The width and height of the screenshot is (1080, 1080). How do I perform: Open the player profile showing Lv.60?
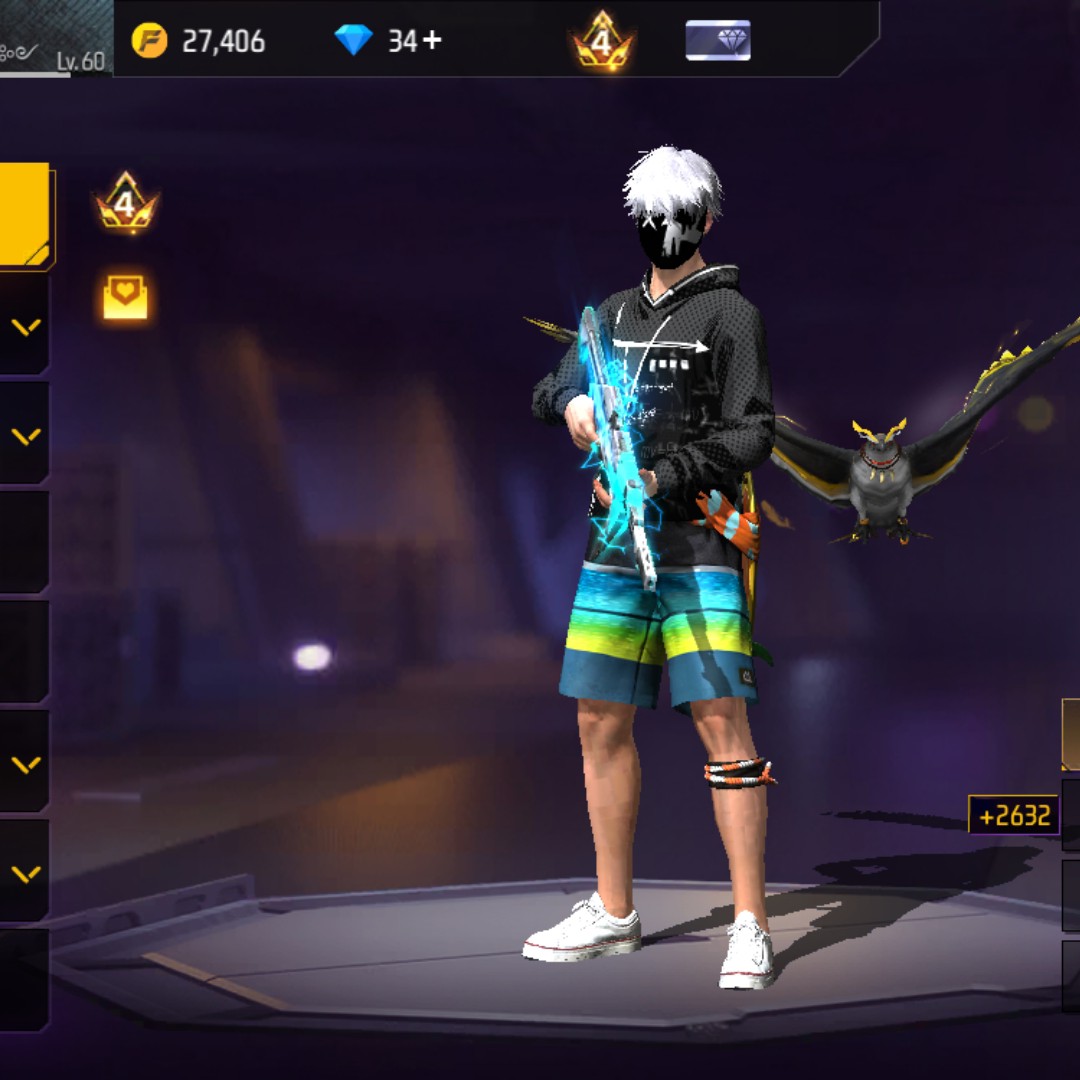pos(55,38)
